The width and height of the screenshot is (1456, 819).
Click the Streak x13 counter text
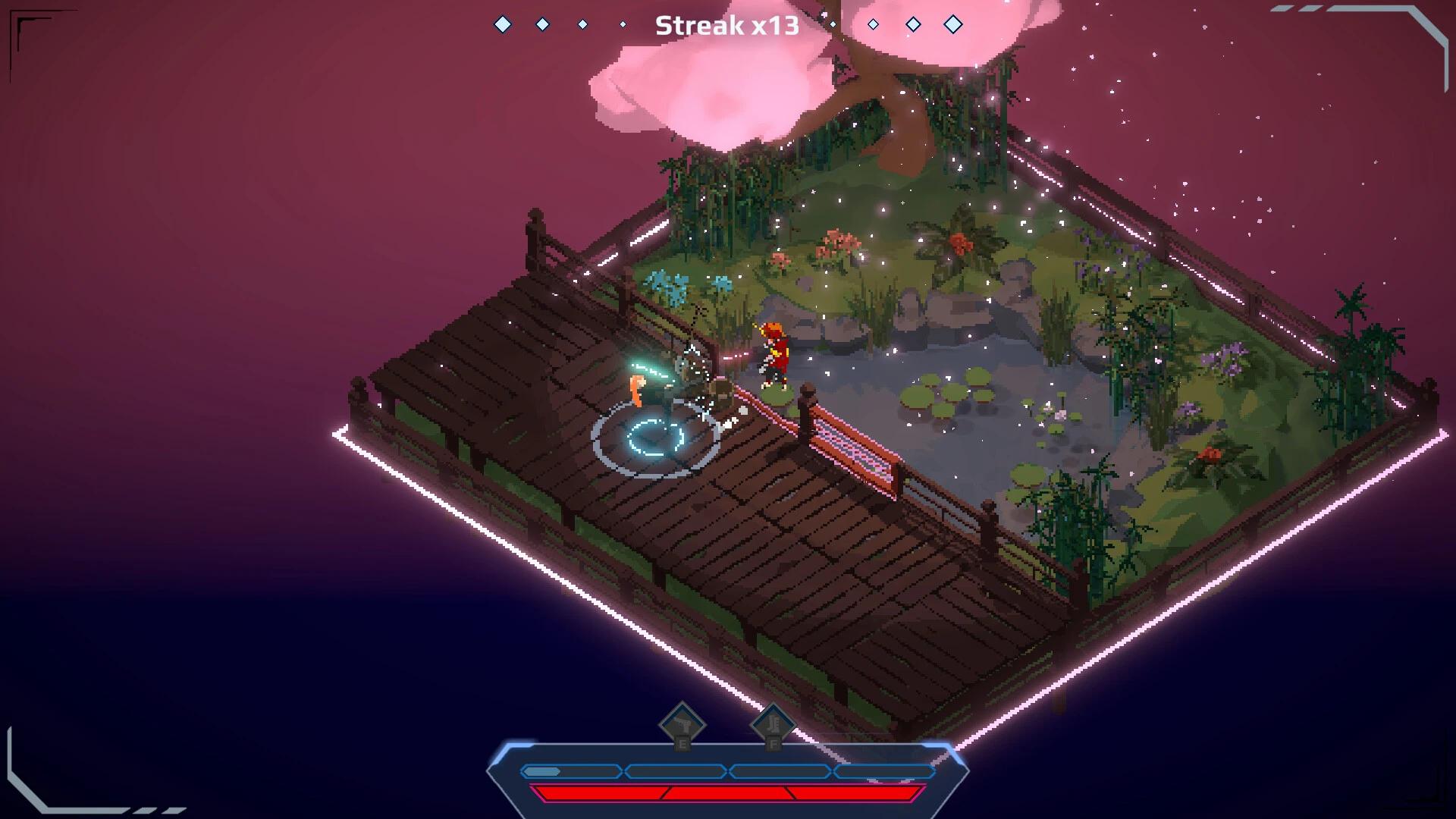[727, 25]
